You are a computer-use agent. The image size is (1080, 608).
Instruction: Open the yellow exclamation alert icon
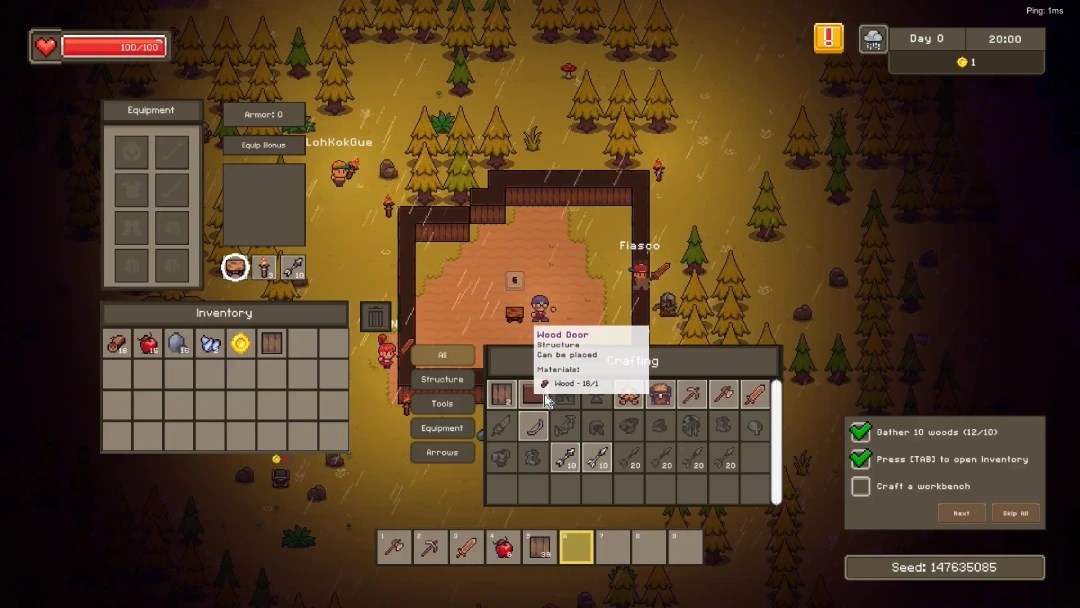click(828, 39)
